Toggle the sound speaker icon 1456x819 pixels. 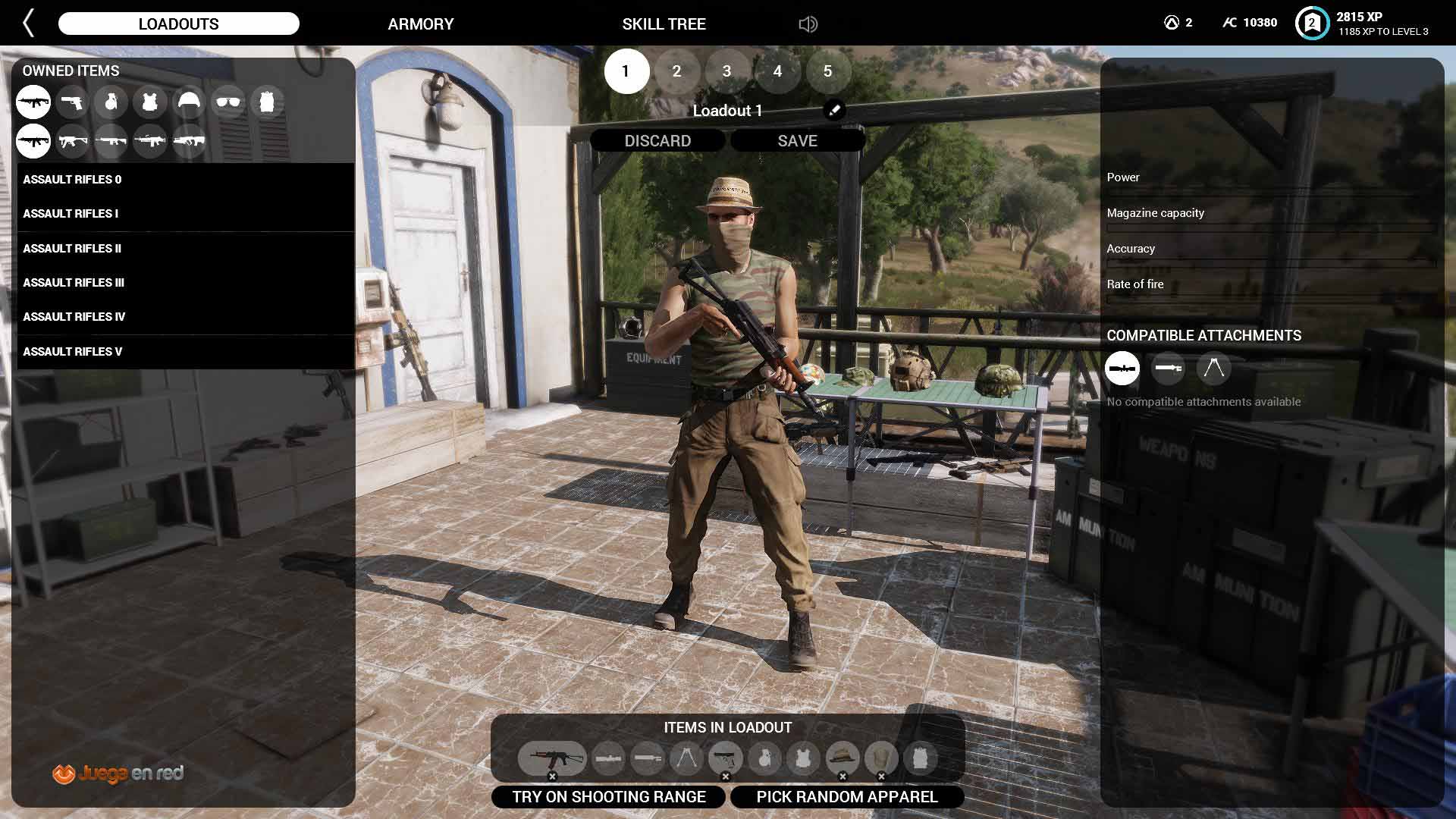pos(808,24)
